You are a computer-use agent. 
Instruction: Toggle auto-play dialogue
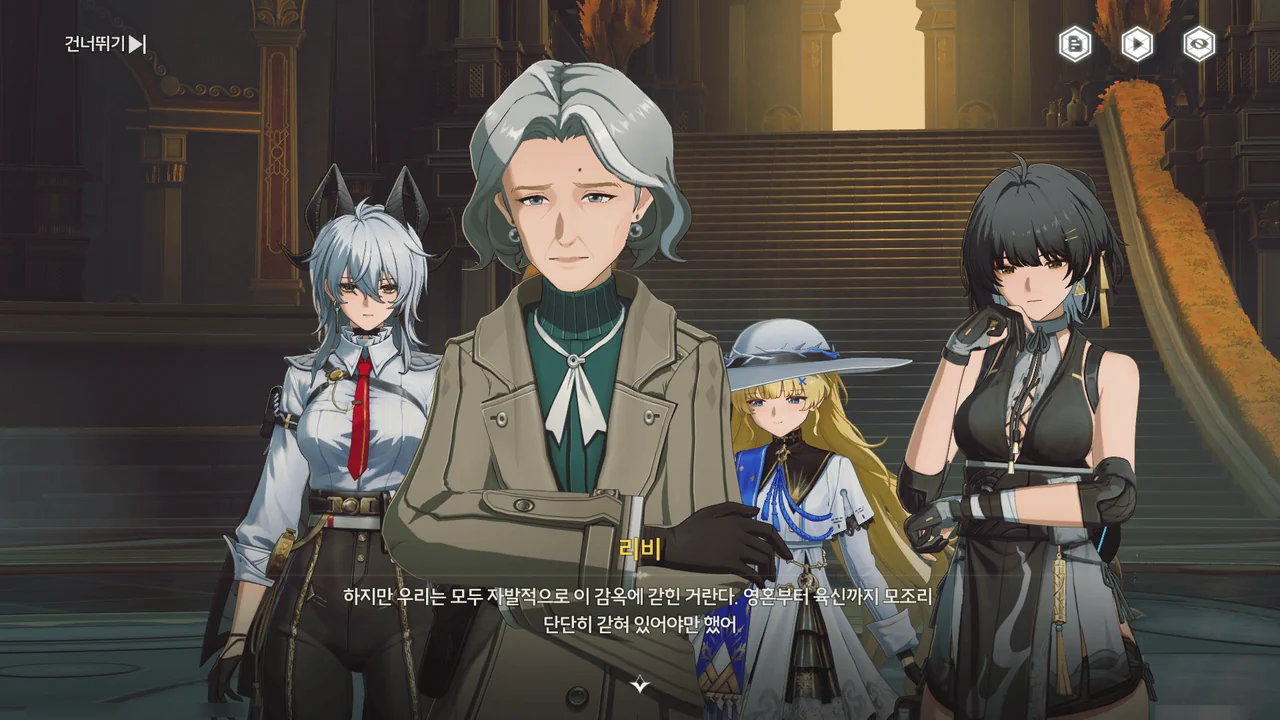[1137, 44]
